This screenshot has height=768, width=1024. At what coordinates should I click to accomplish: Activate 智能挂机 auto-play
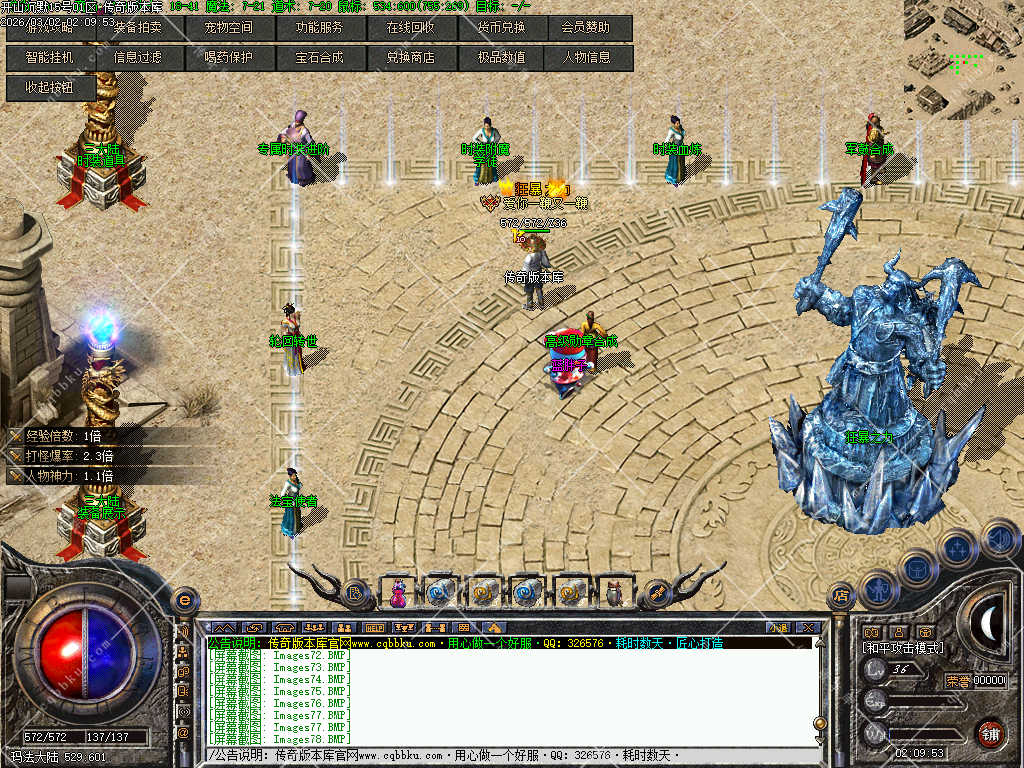coord(50,57)
